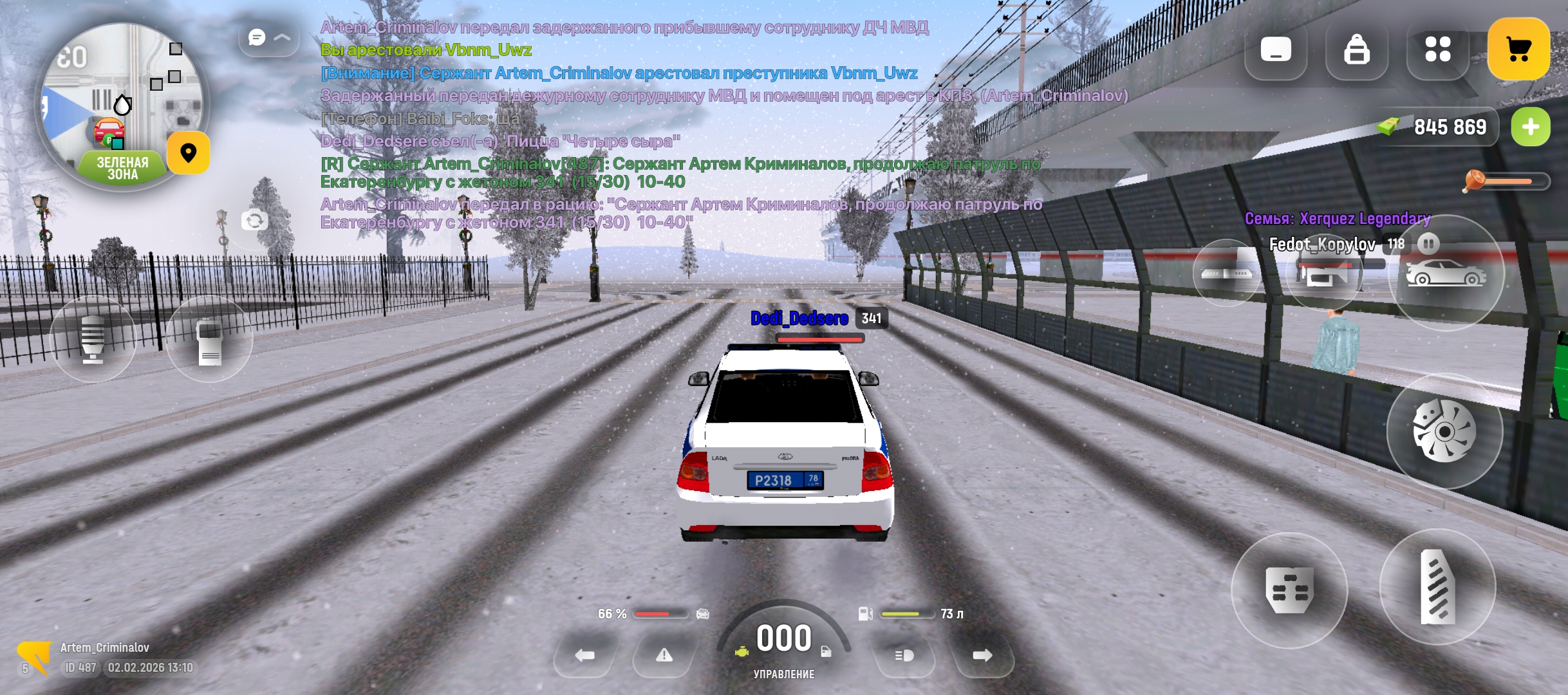Activate the right turn signal arrow

click(x=982, y=655)
